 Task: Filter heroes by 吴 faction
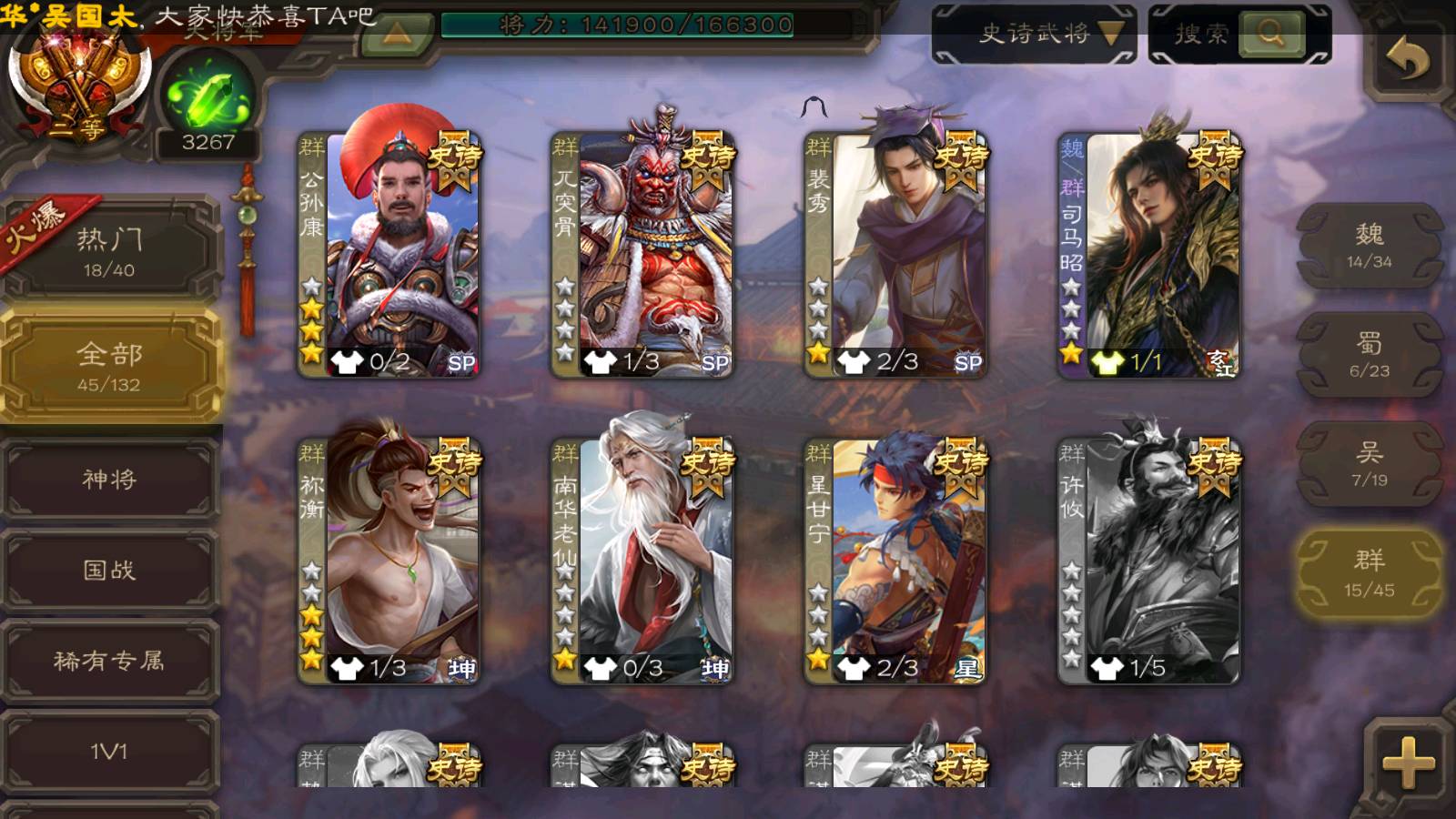click(x=1369, y=464)
